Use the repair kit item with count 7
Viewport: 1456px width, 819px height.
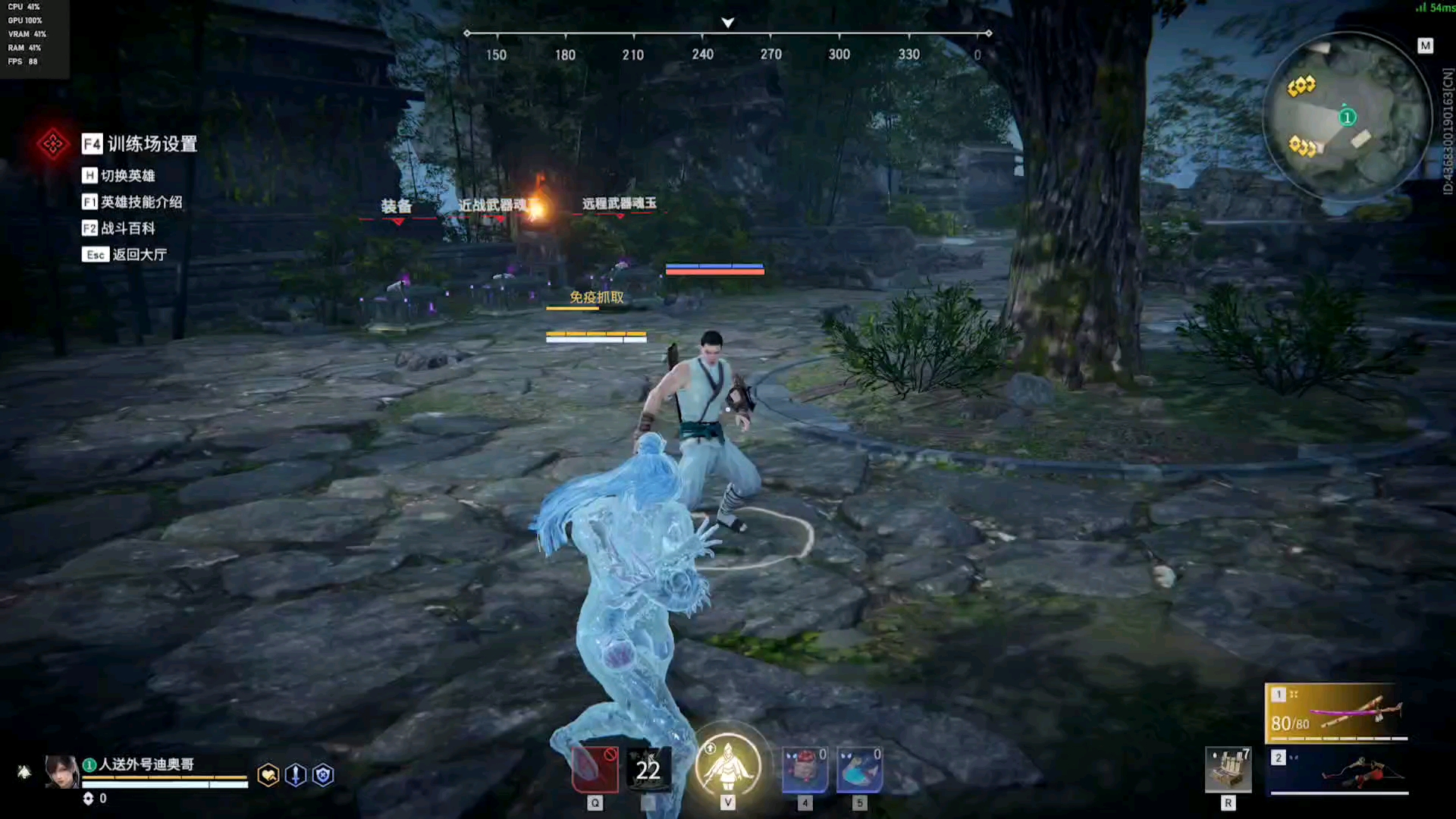(1228, 770)
